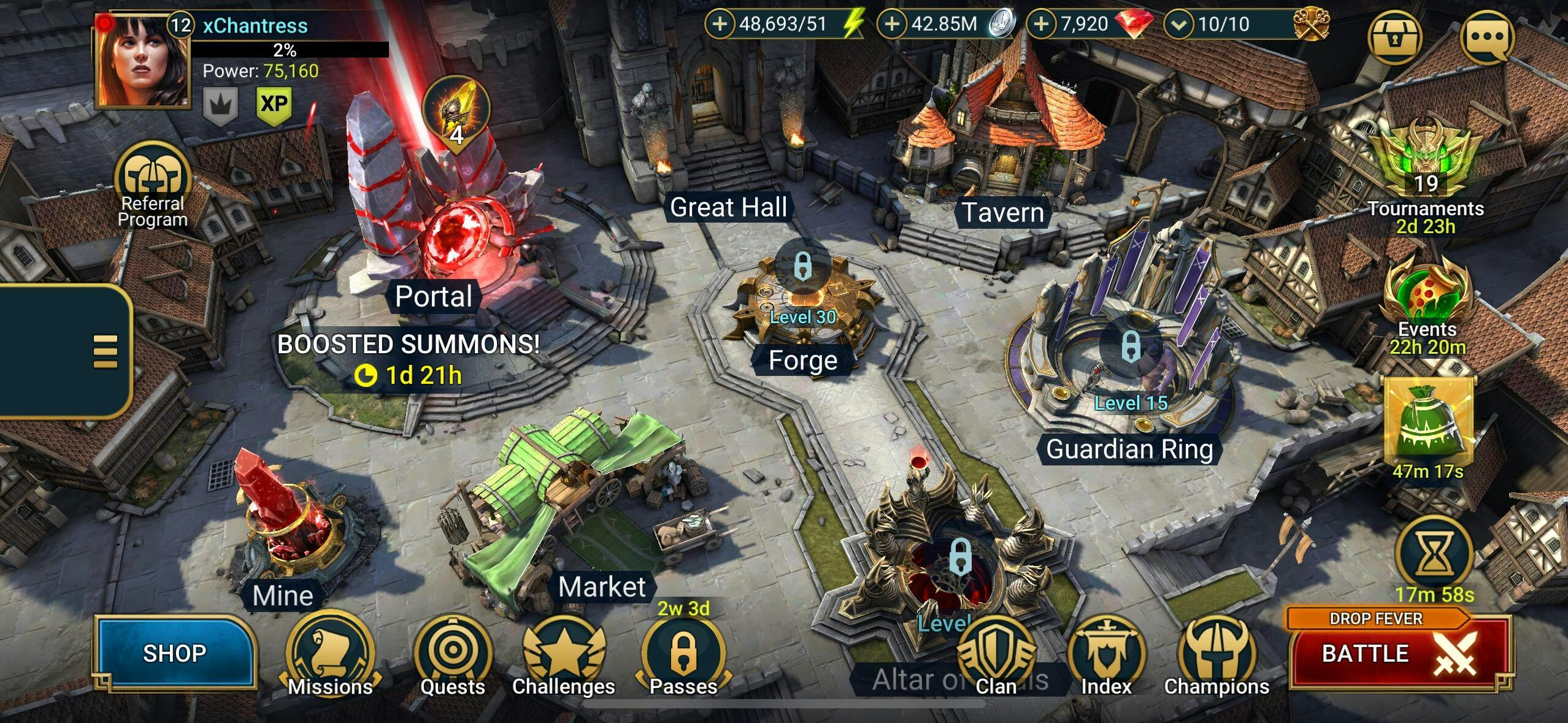1568x723 pixels.
Task: Open the chat speech bubble
Action: pos(1487,37)
